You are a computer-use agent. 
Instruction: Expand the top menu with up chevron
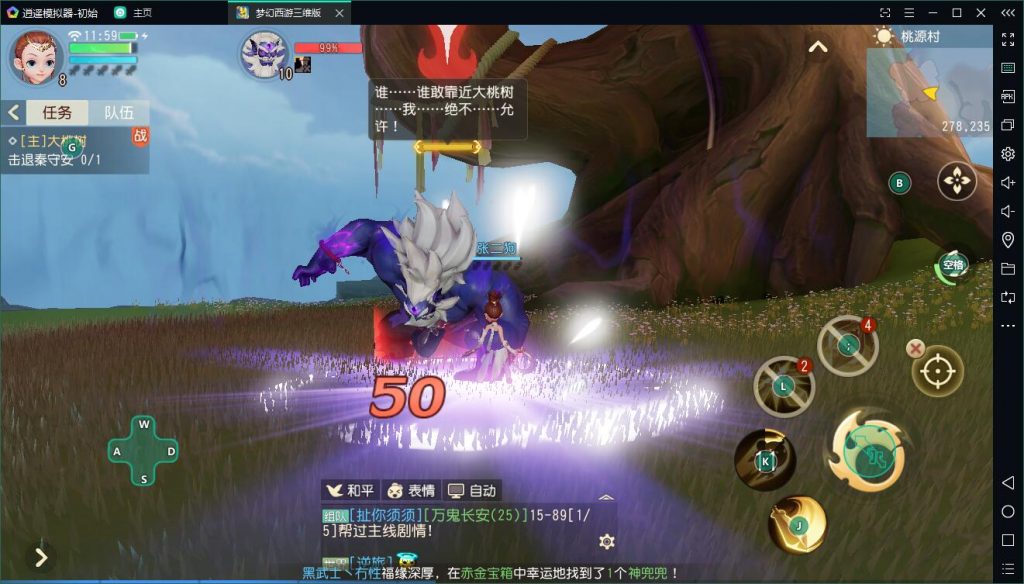[818, 47]
